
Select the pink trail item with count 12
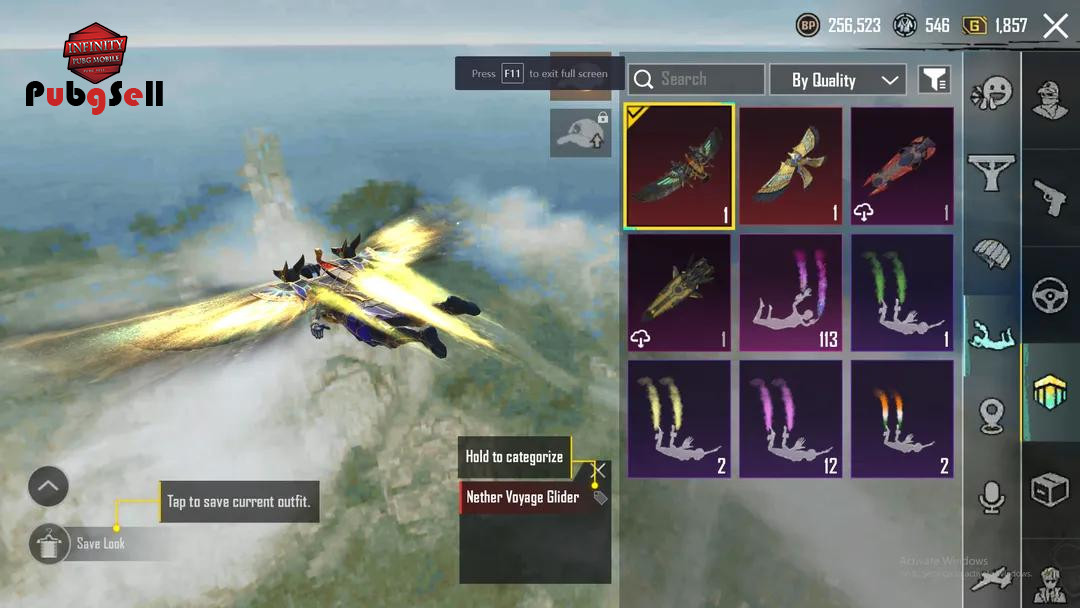tap(791, 419)
